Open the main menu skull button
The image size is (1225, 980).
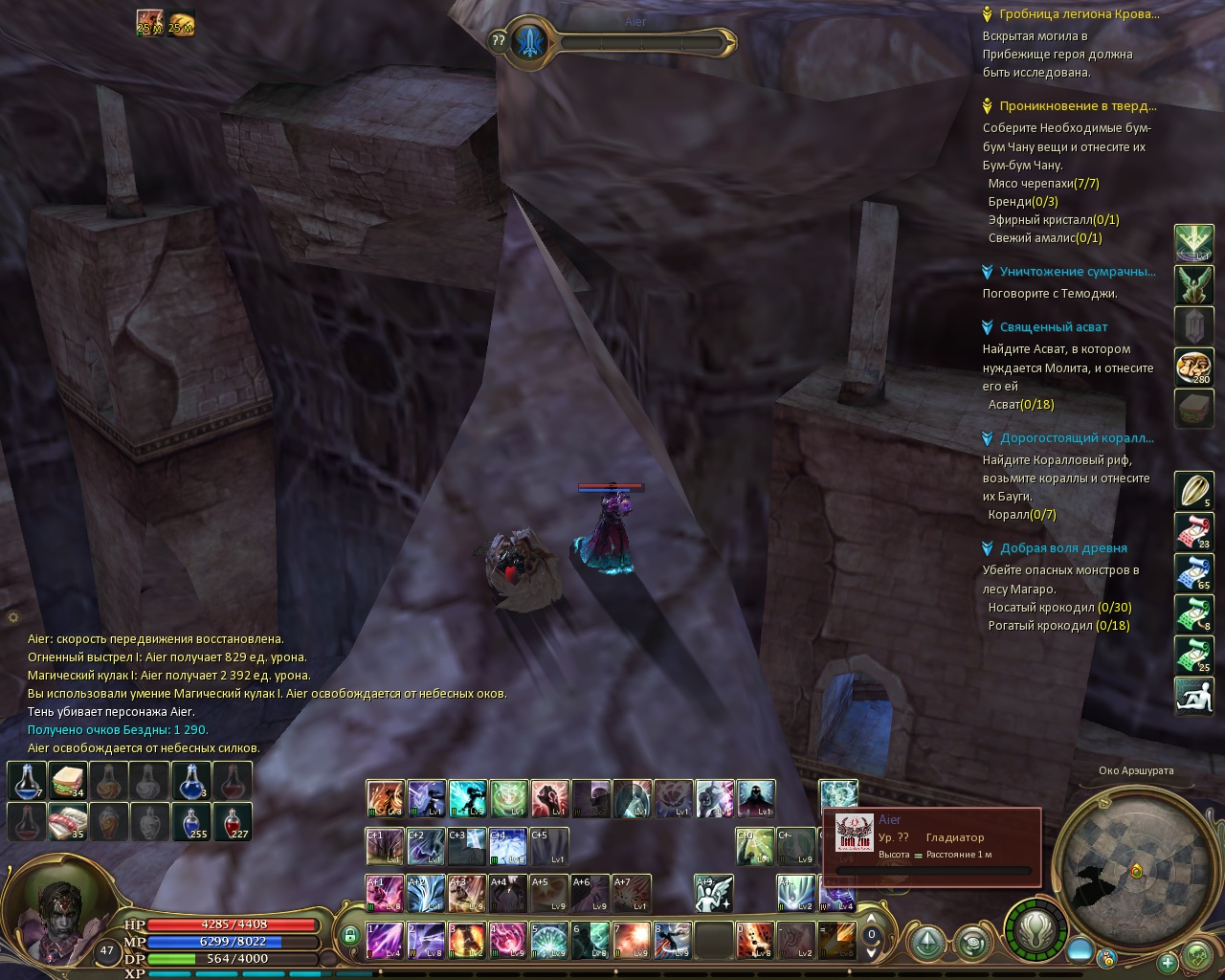click(x=1197, y=954)
